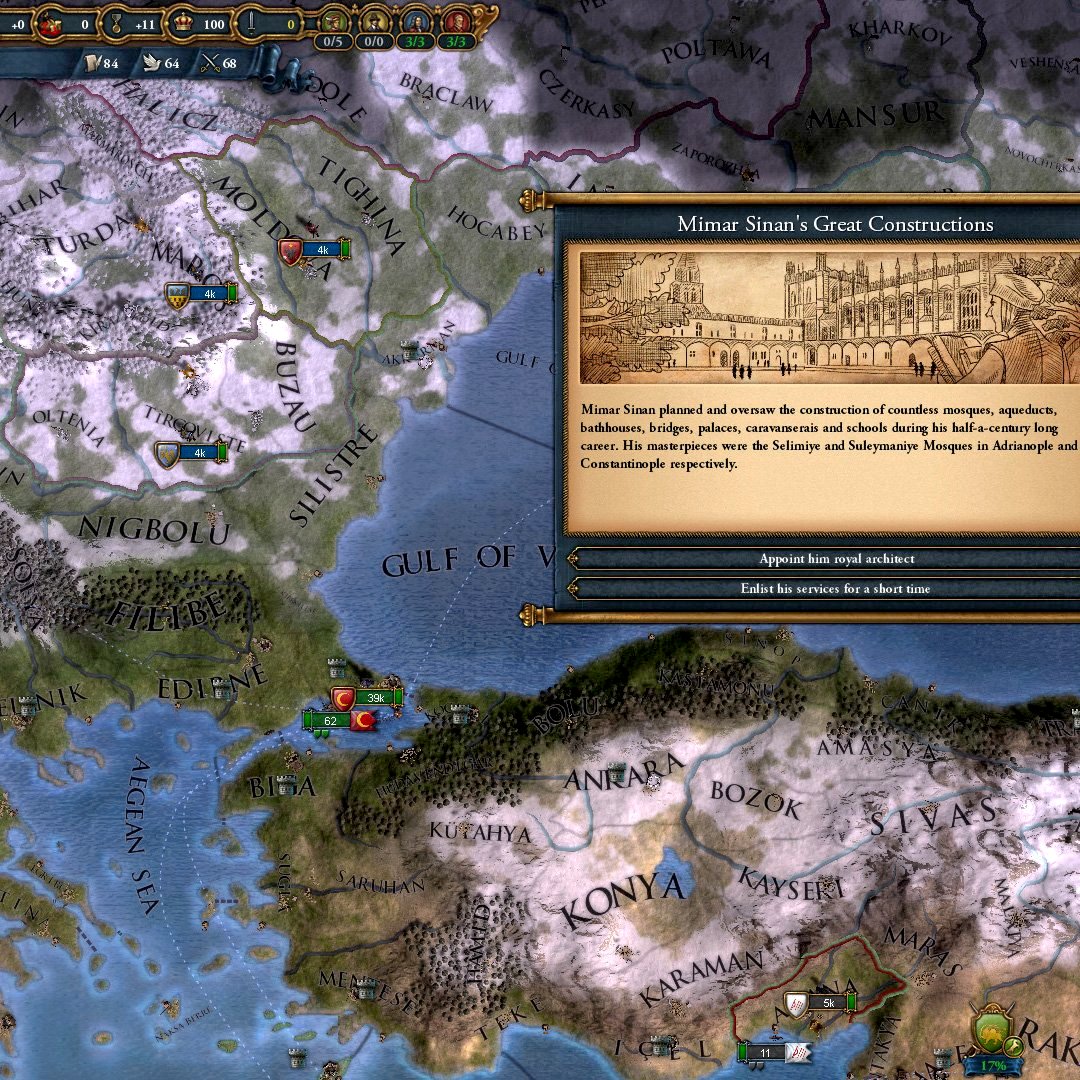This screenshot has width=1080, height=1080.
Task: Choose "Enlist his services for a short time"
Action: click(836, 589)
